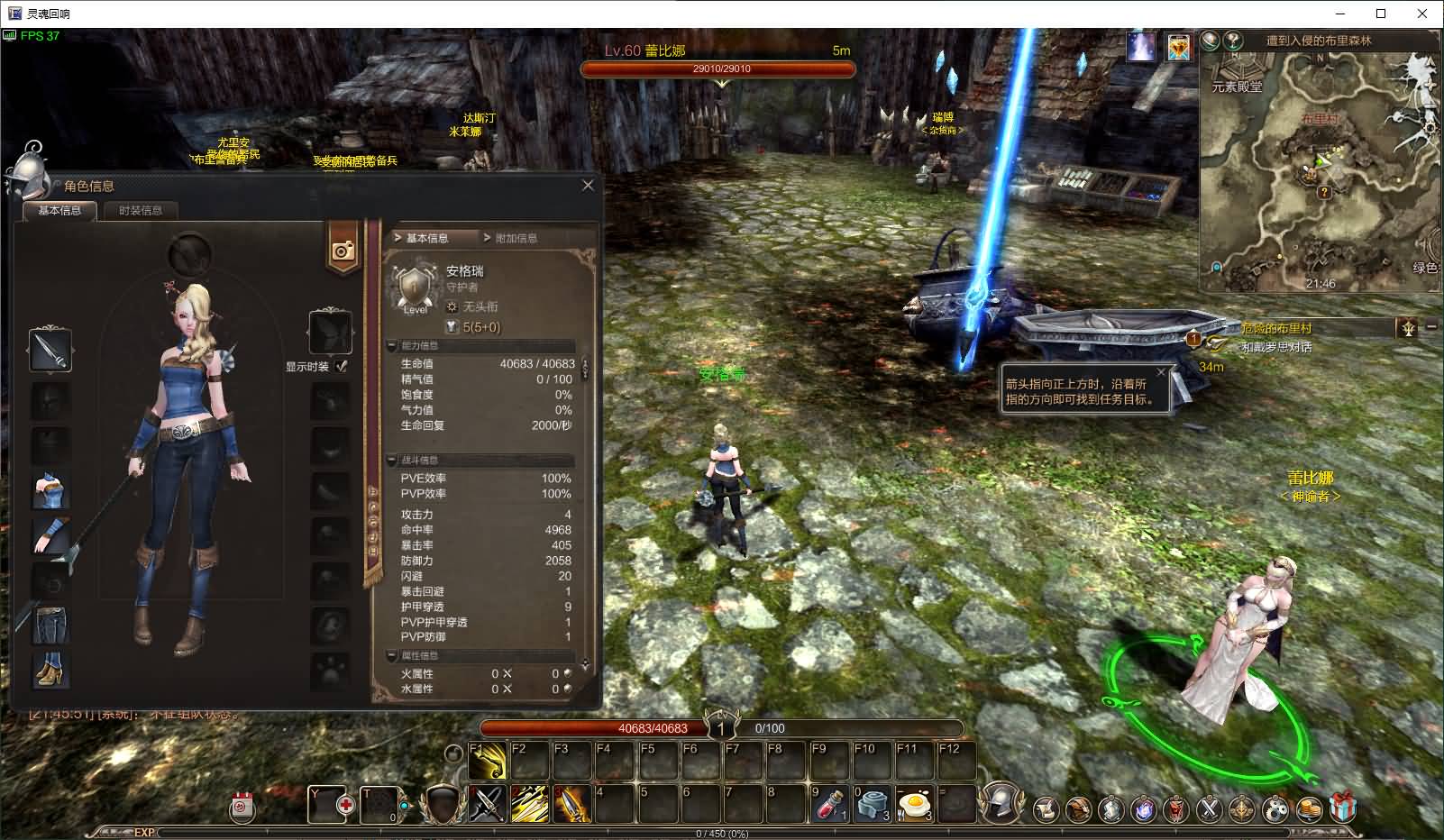Open the 危险的布里村 quest tracker entry
Image resolution: width=1444 pixels, height=840 pixels.
1275,328
